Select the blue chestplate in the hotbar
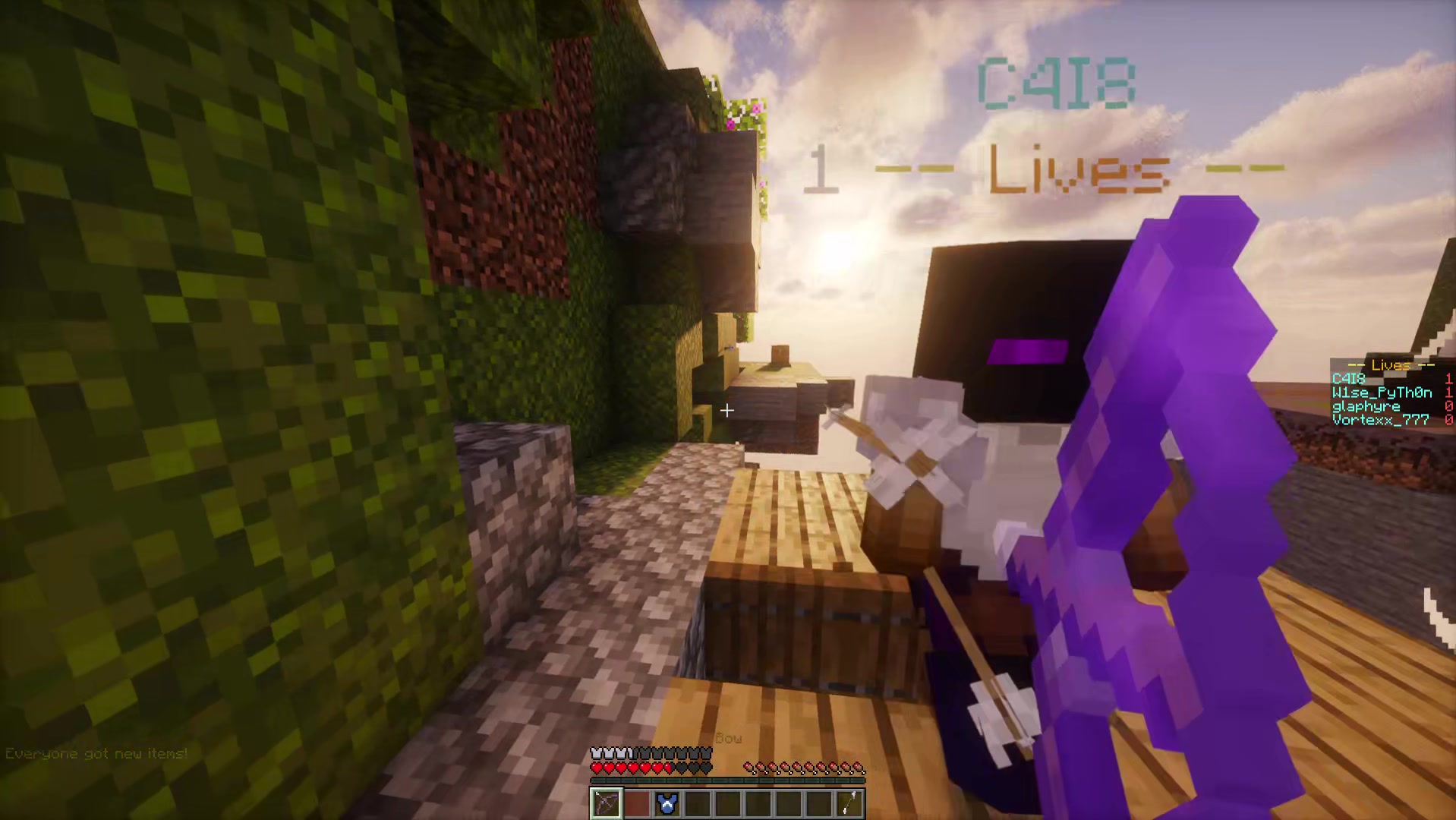Image resolution: width=1456 pixels, height=820 pixels. pyautogui.click(x=667, y=803)
